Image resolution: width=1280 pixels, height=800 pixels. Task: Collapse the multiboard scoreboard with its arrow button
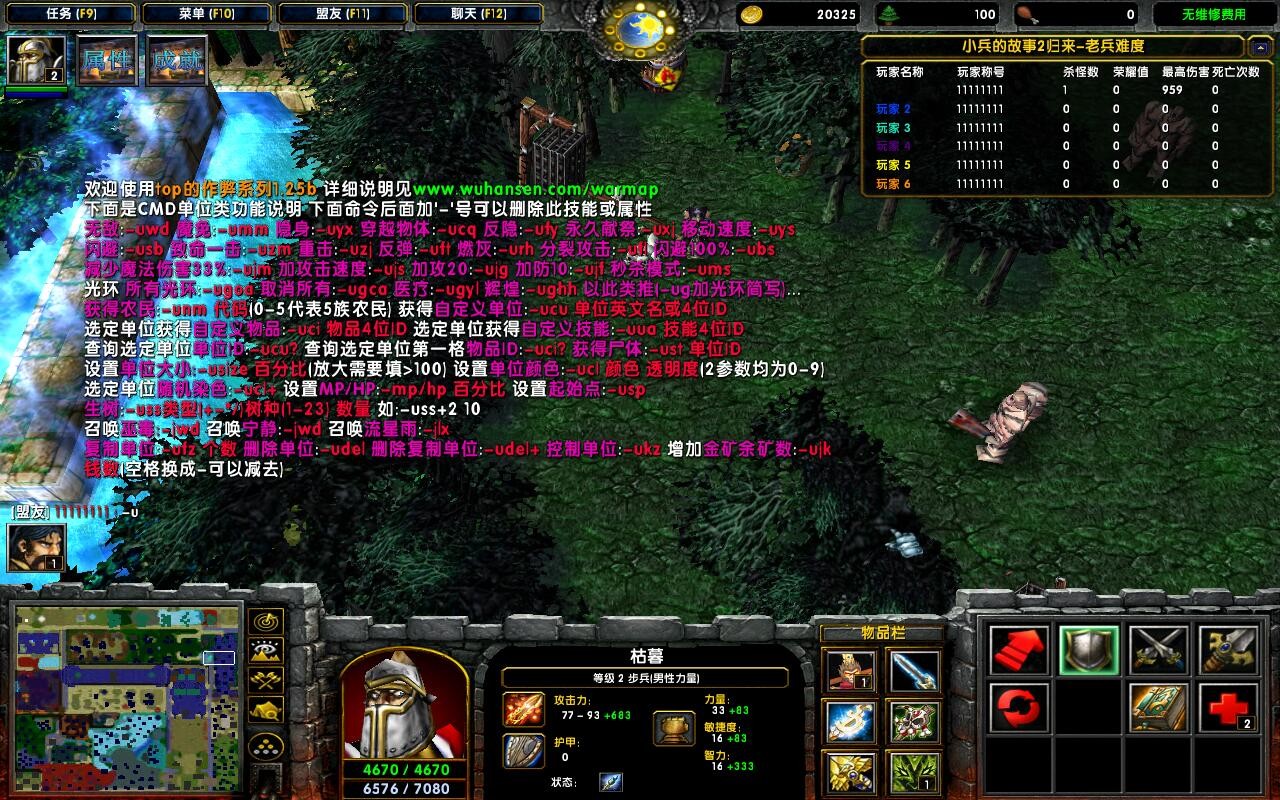[1259, 46]
